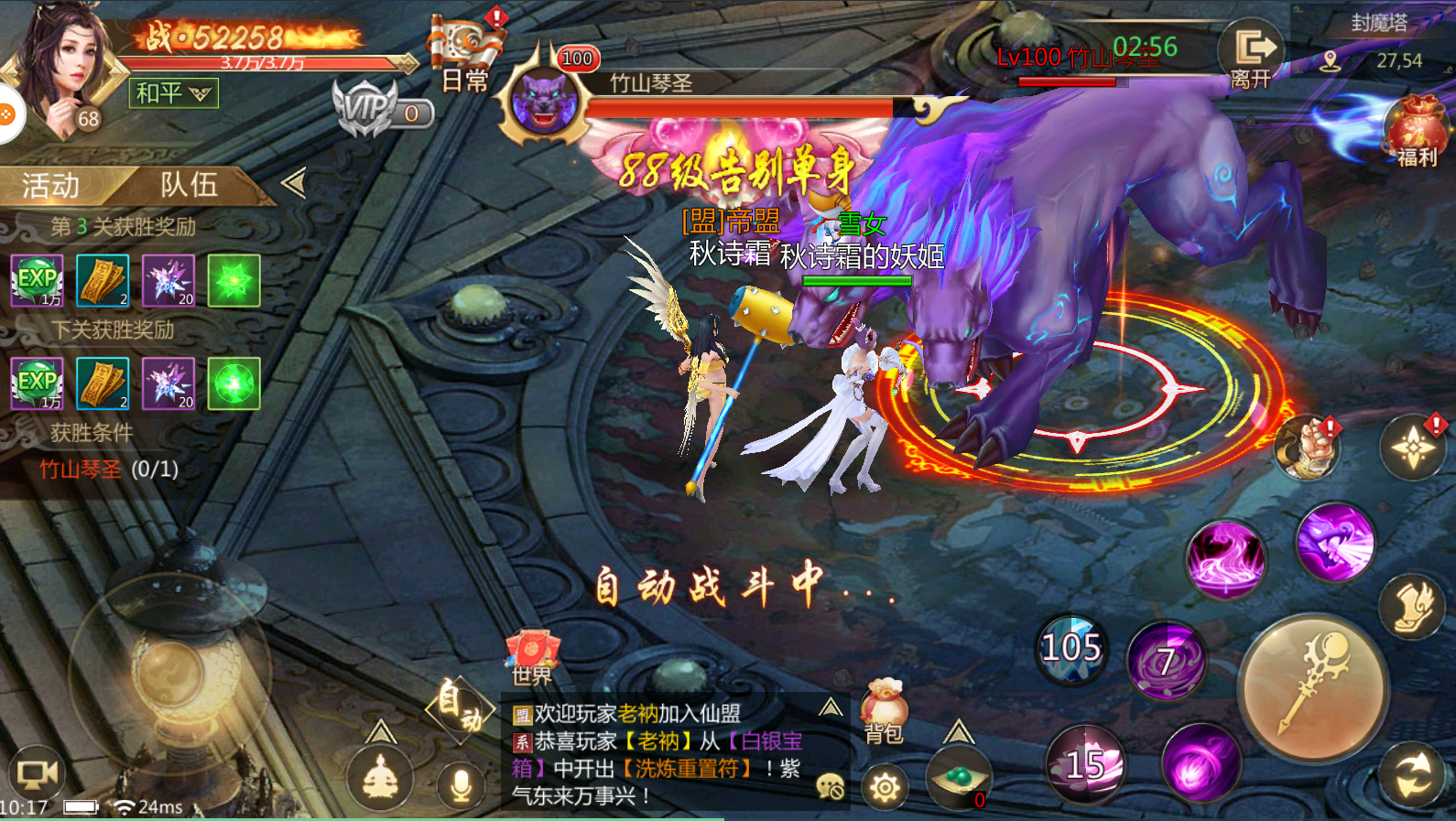This screenshot has width=1456, height=821.
Task: Open the 背包 backpack
Action: pyautogui.click(x=884, y=712)
